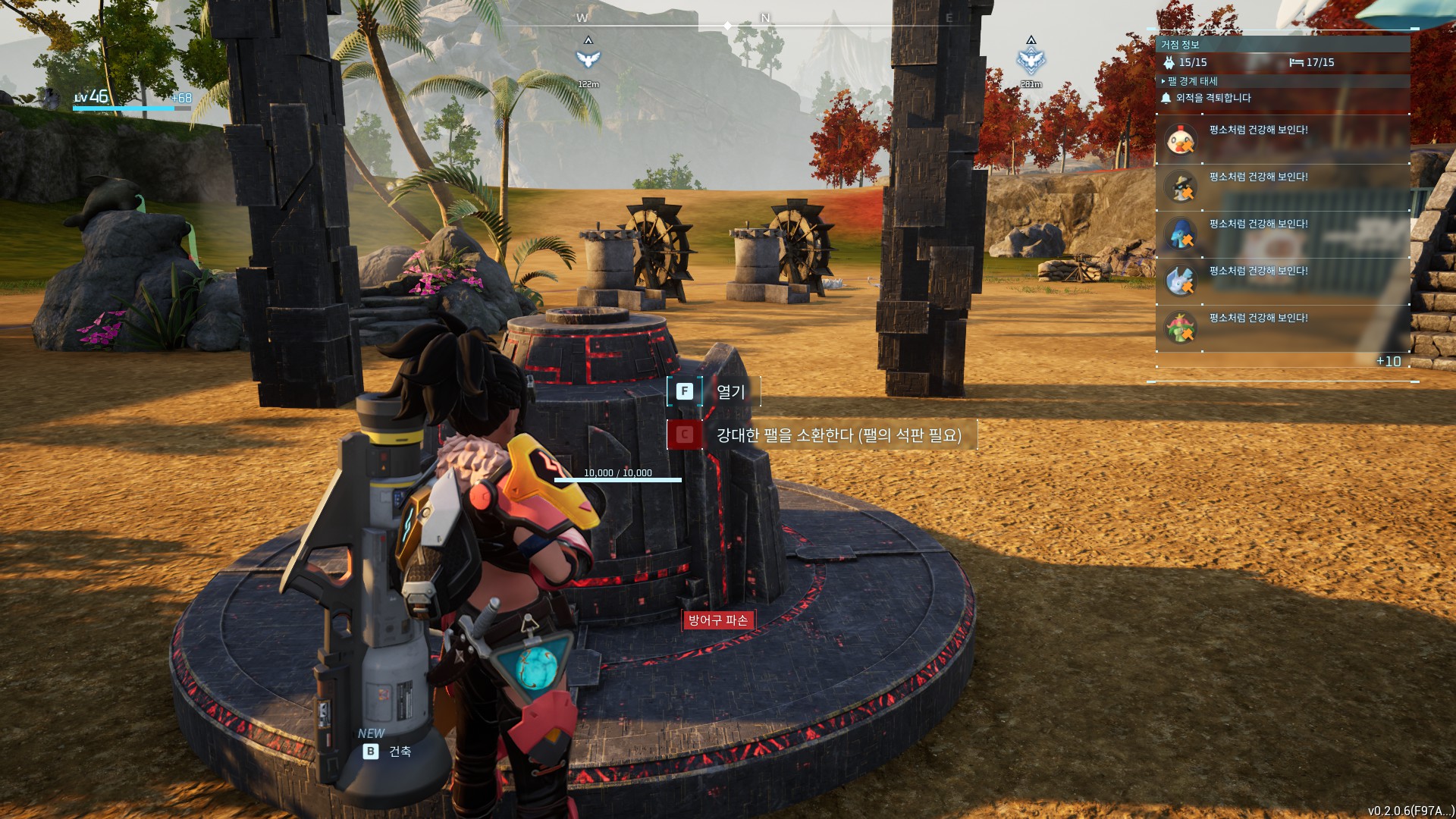This screenshot has width=1456, height=819.
Task: Choose the blue-hooded pal in base list
Action: (1180, 234)
